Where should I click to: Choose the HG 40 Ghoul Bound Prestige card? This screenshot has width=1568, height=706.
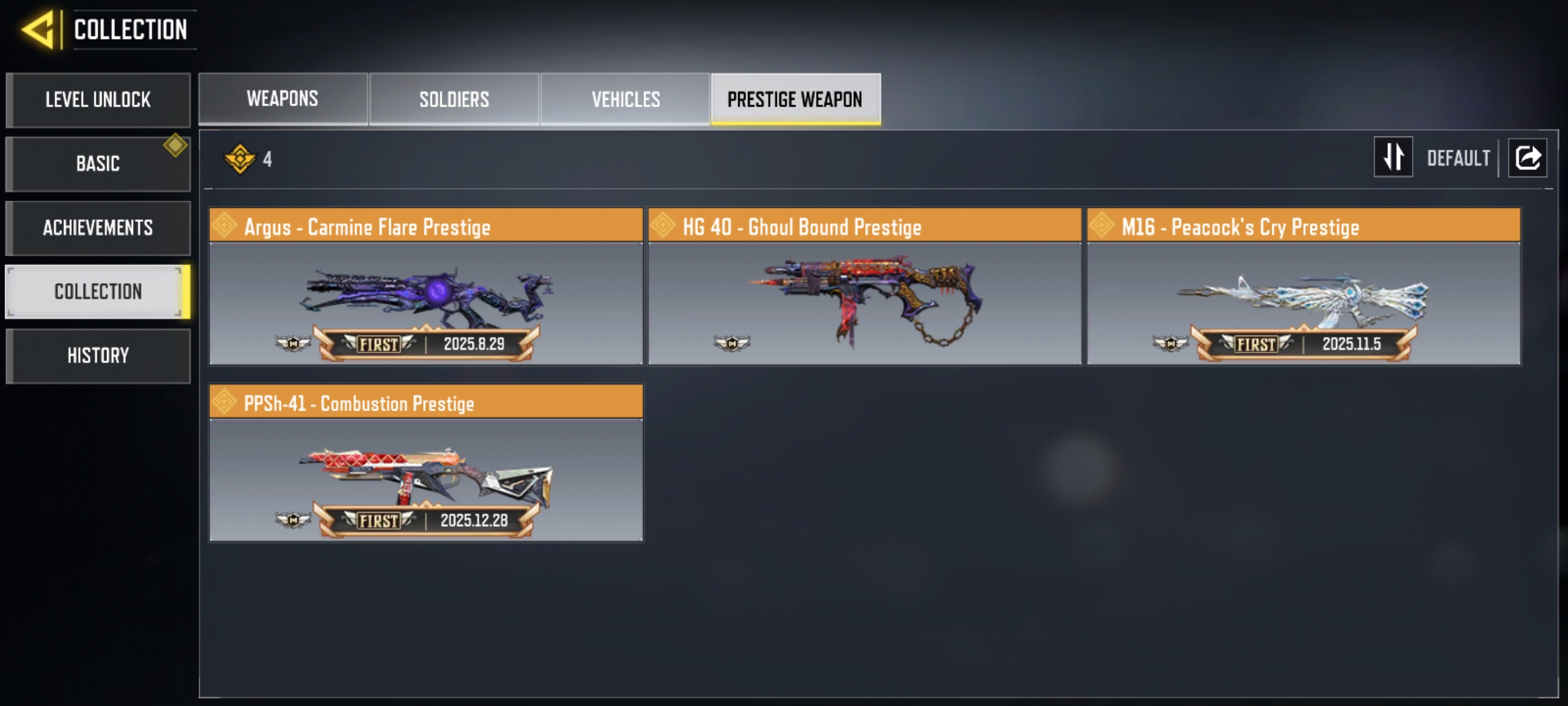tap(864, 286)
